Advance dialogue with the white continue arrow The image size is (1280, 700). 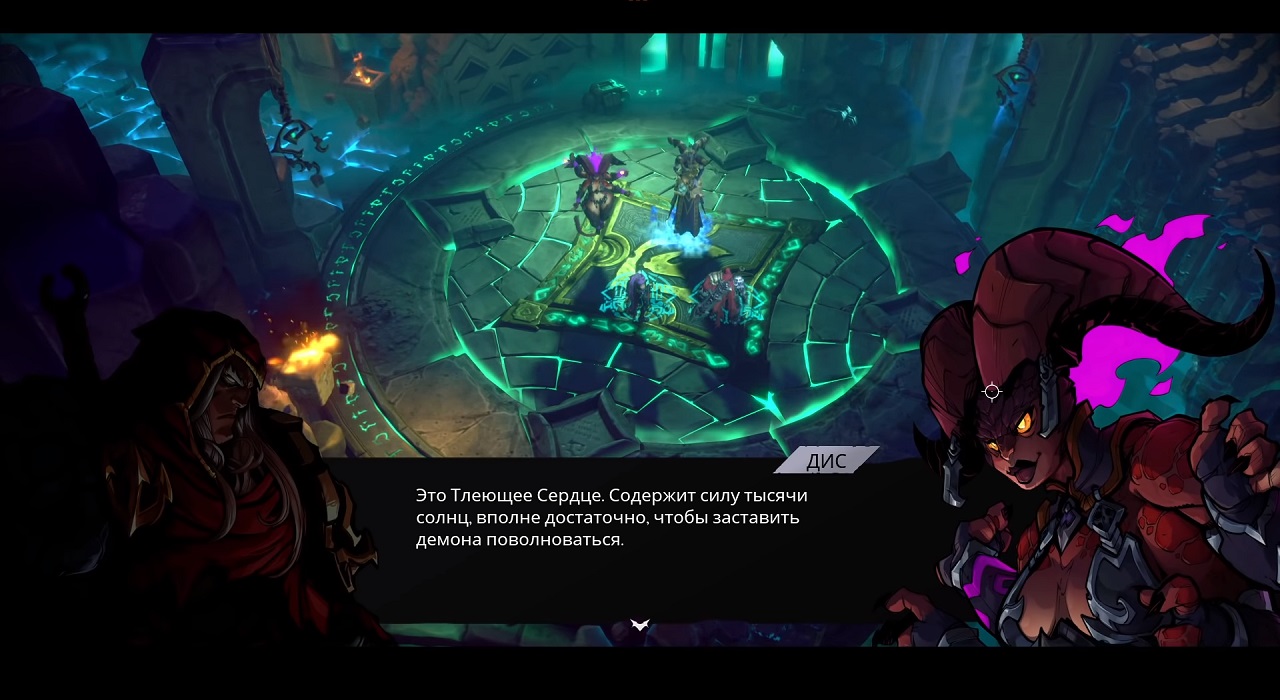(x=640, y=625)
